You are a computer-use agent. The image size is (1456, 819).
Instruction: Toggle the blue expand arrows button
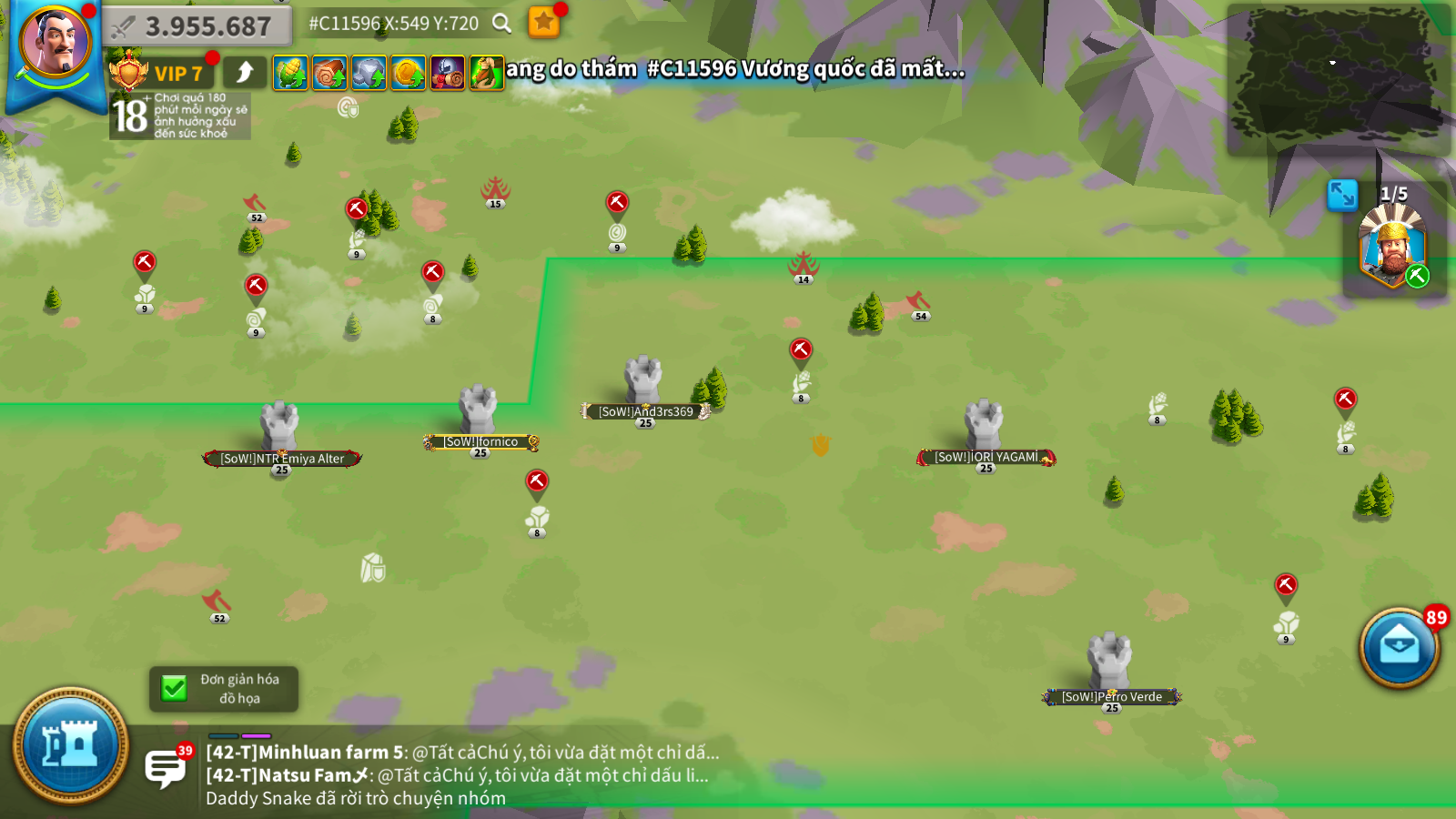tap(1342, 195)
